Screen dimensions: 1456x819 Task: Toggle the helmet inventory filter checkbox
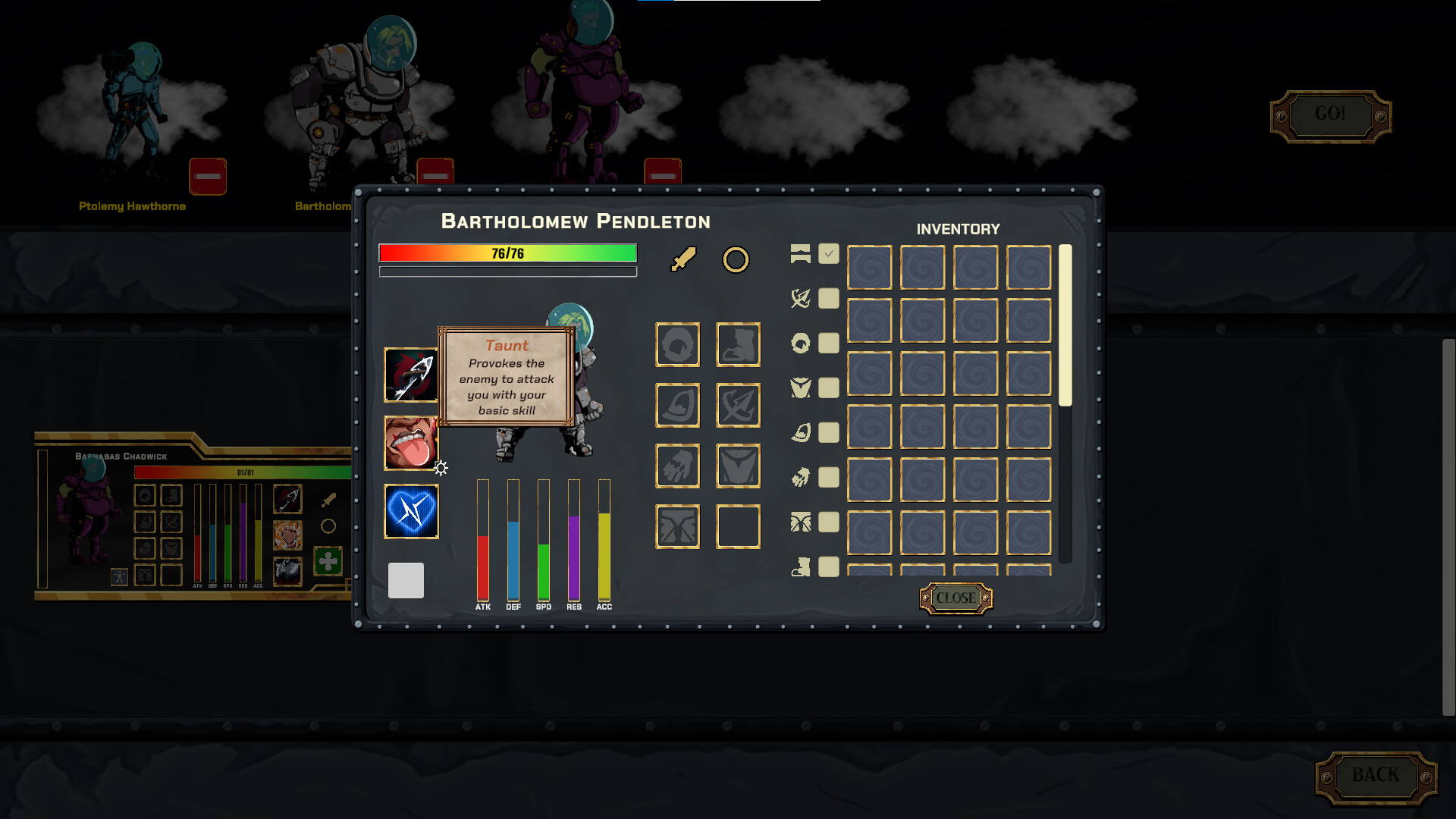(x=829, y=344)
